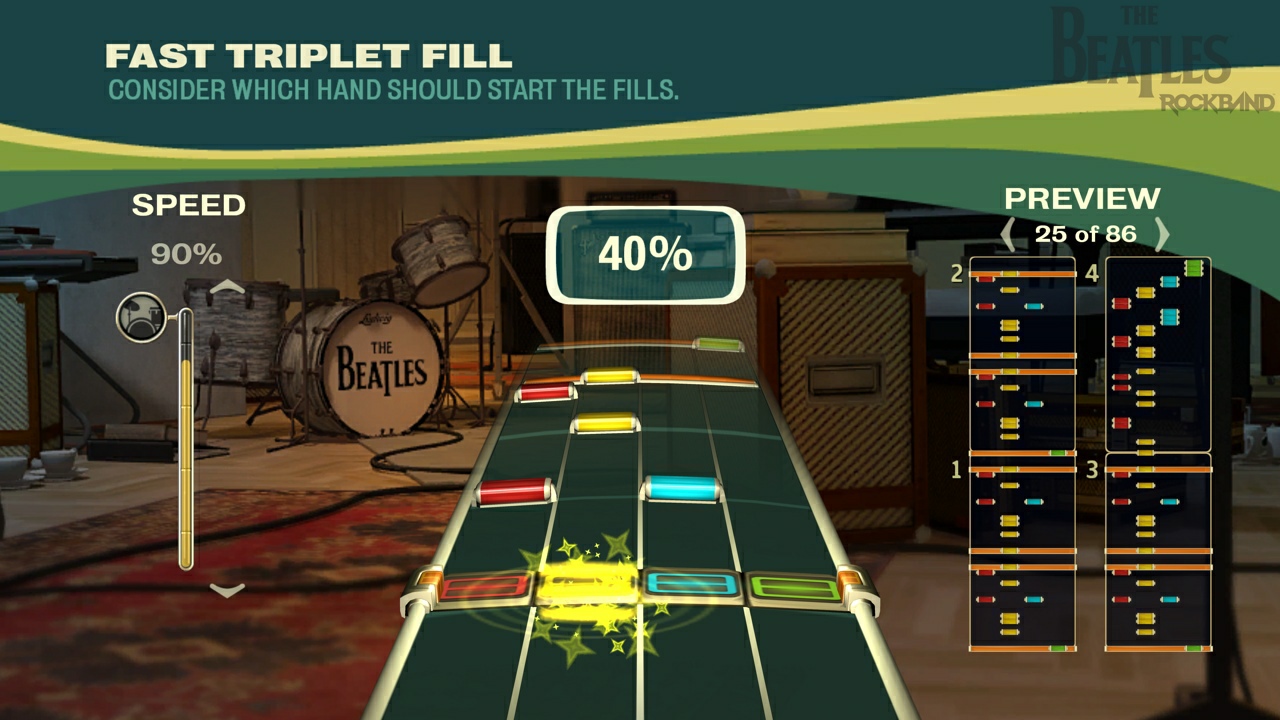Click the PREVIEW panel heading

pos(1080,197)
